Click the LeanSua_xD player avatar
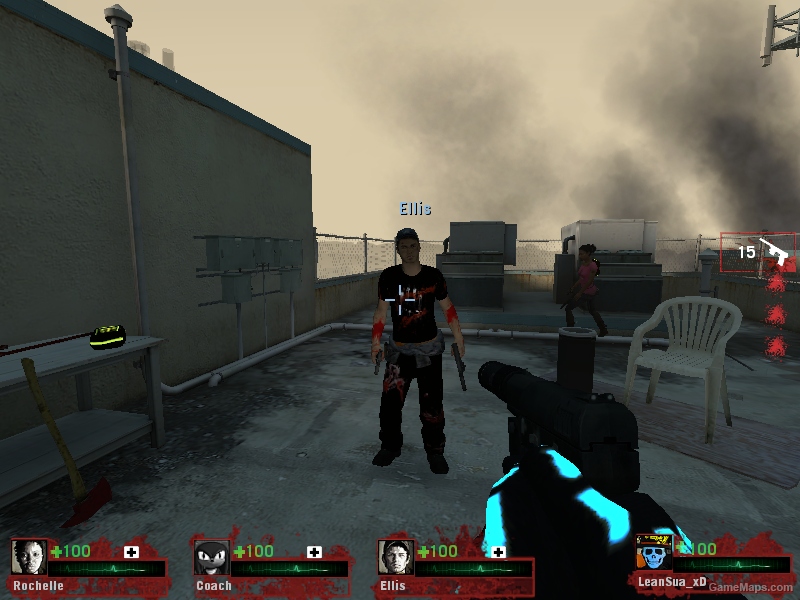The height and width of the screenshot is (600, 800). [x=654, y=553]
